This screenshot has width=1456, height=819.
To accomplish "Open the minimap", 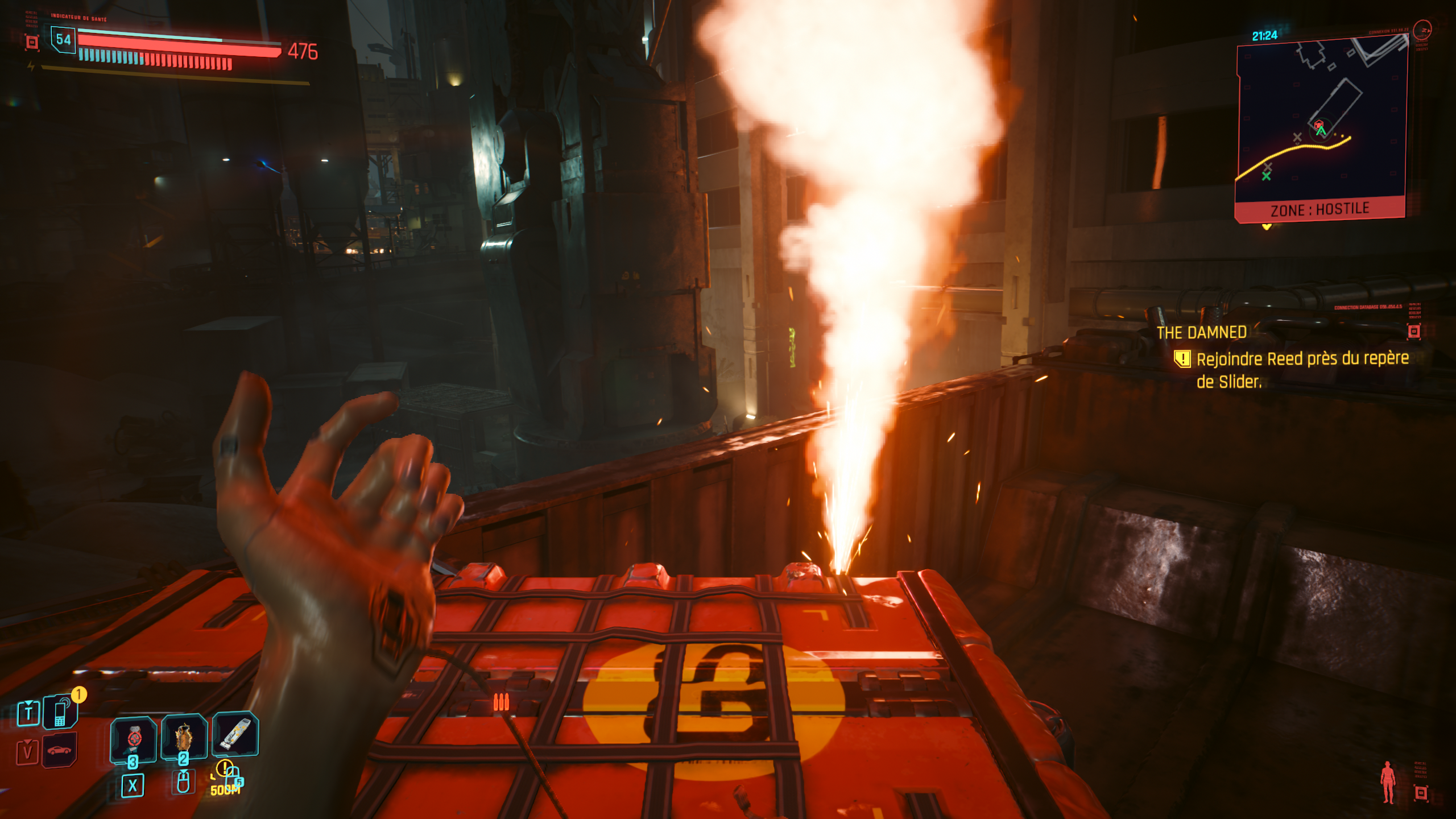I will pos(1321,119).
